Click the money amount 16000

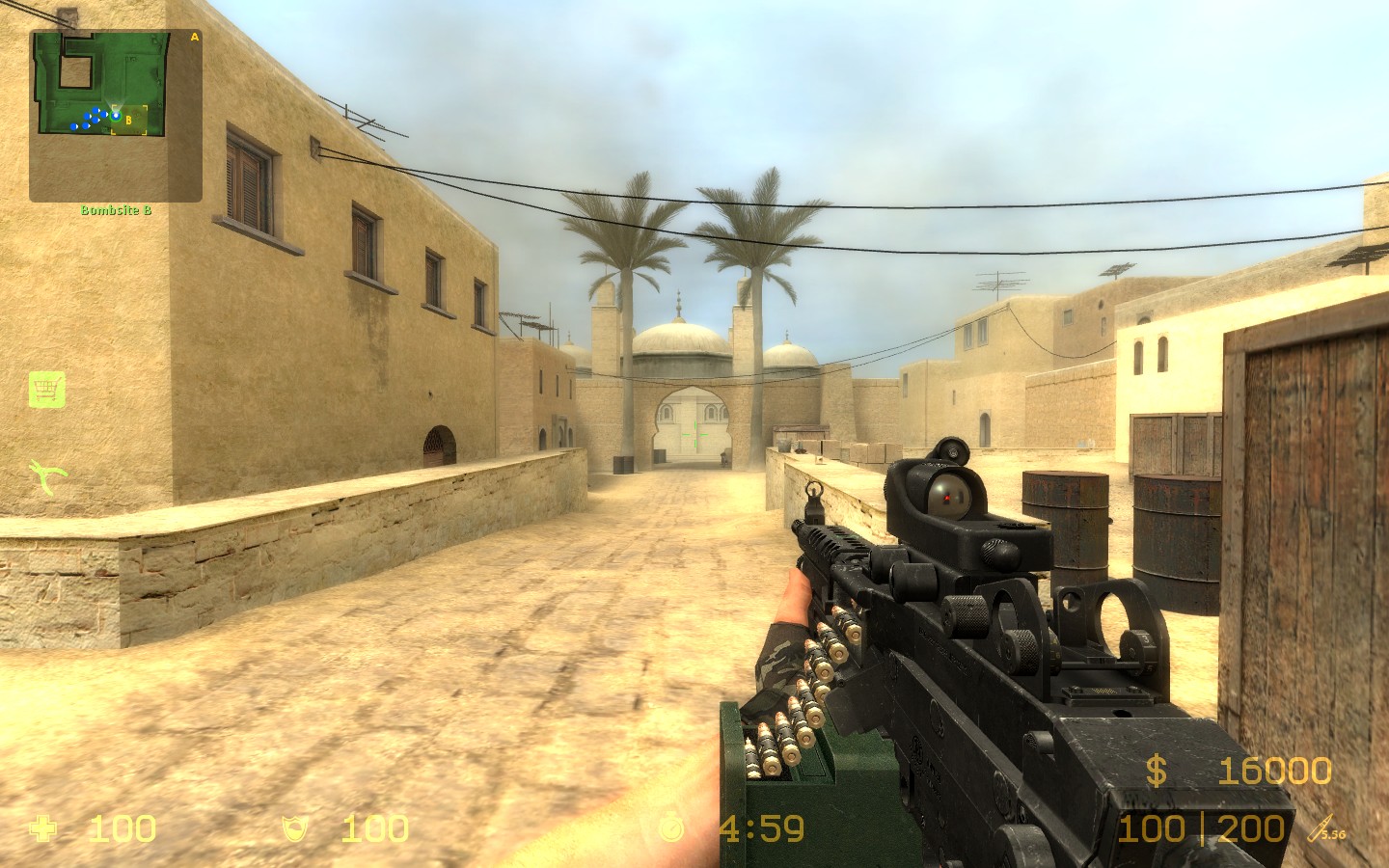point(1276,772)
